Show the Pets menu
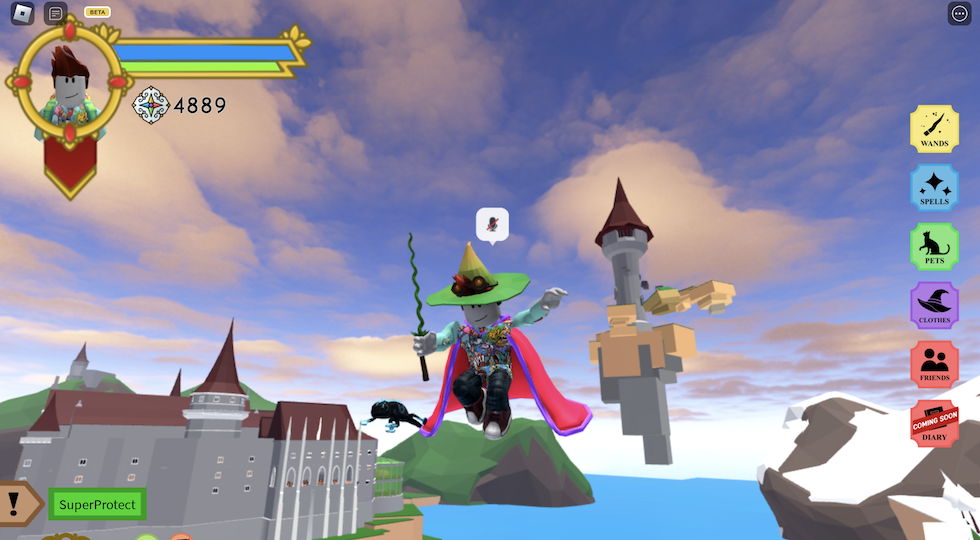Viewport: 980px width, 540px height. point(934,247)
